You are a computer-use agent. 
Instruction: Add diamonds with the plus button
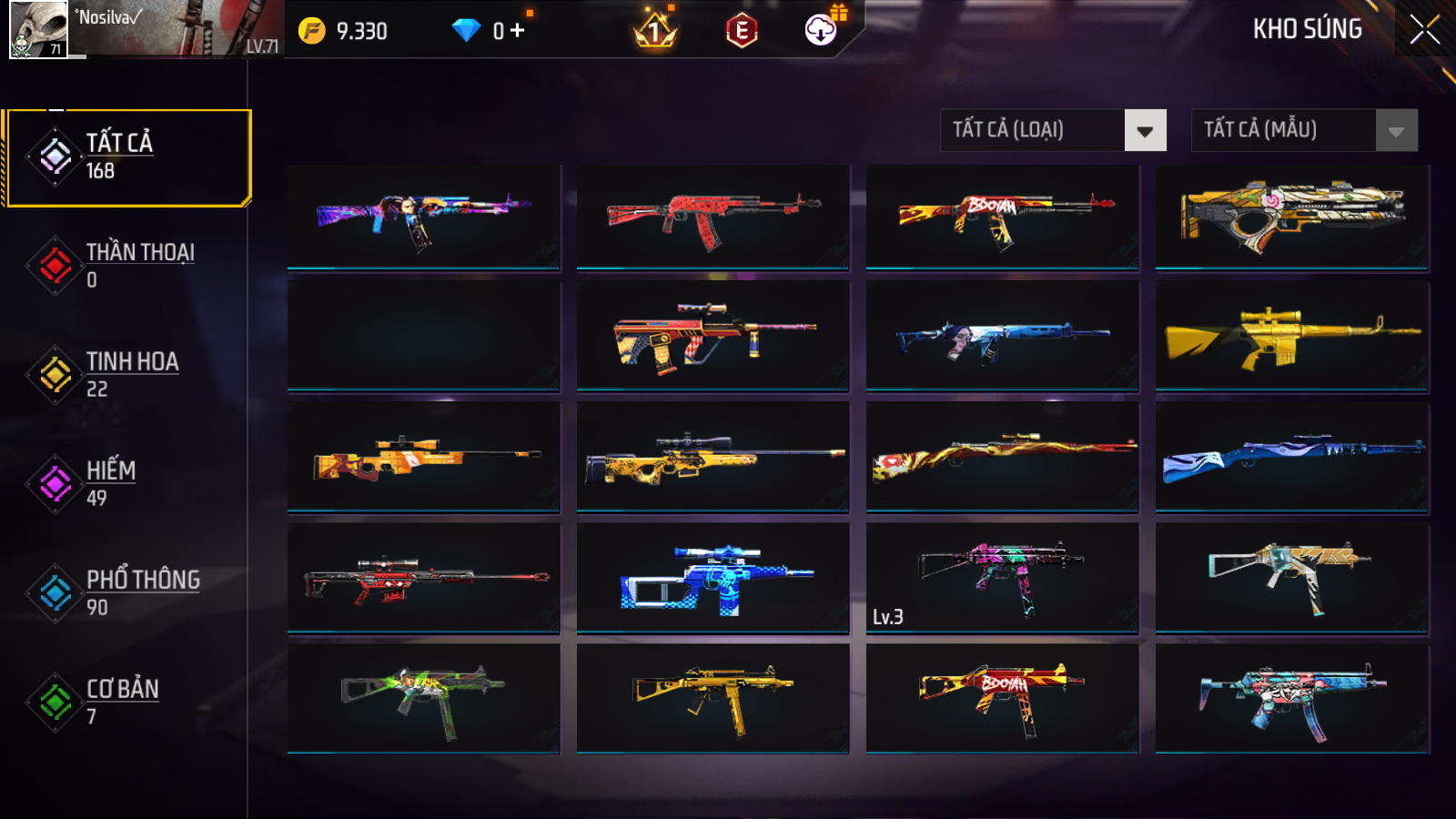[x=518, y=31]
